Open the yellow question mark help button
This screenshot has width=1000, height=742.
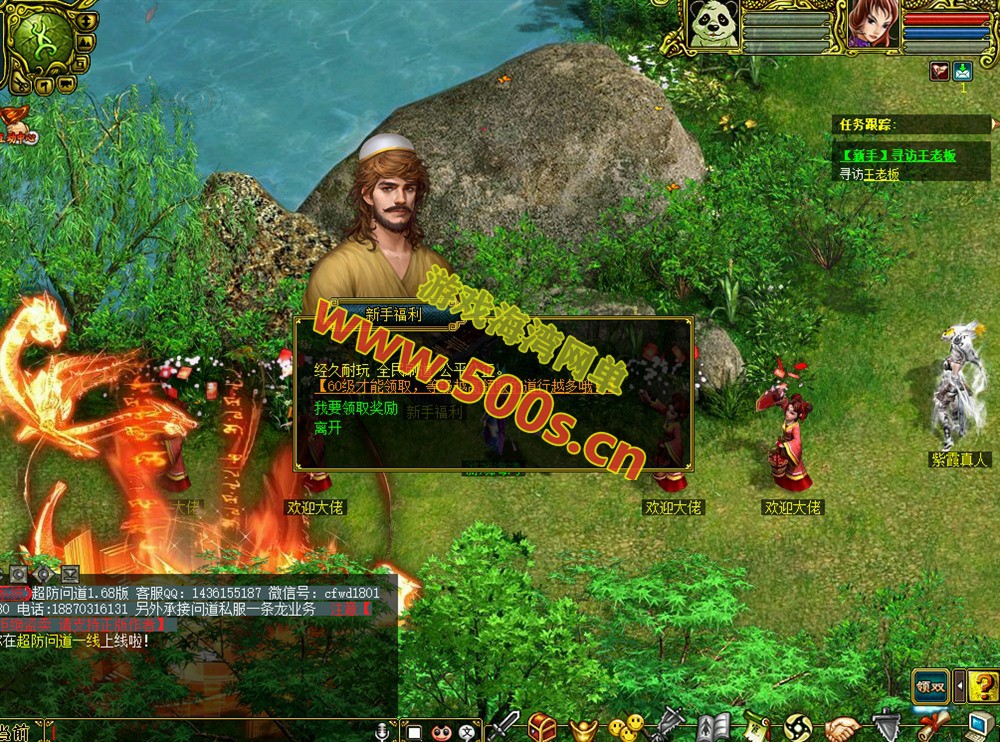984,686
